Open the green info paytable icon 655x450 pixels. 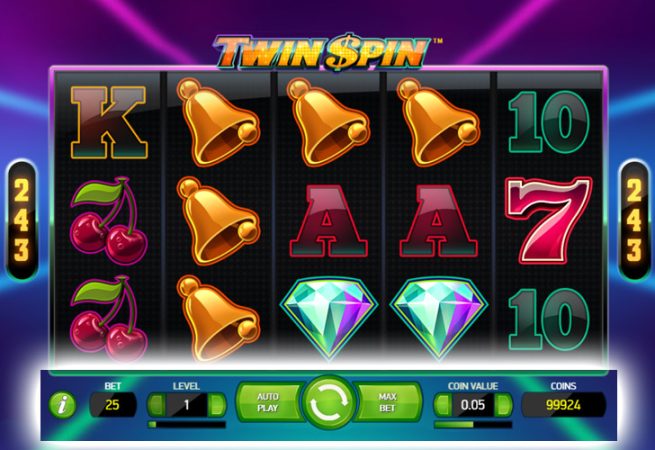(64, 404)
